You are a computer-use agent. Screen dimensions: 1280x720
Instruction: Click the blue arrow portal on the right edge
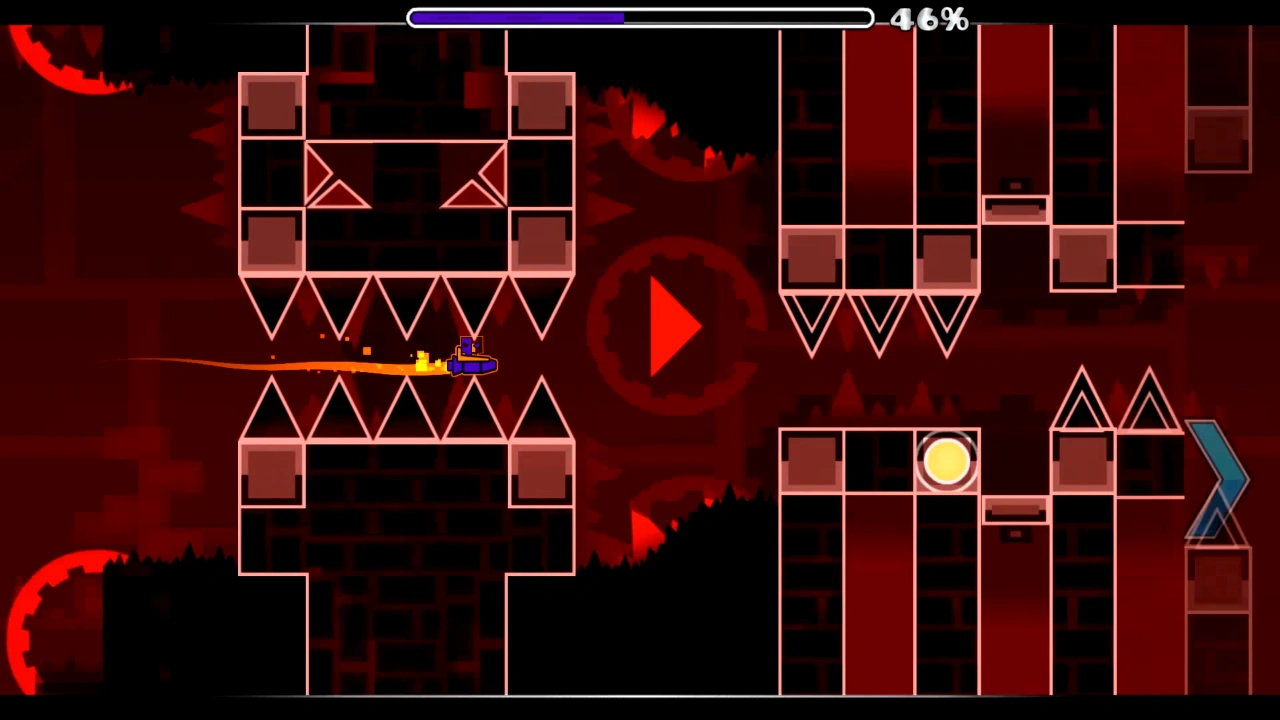click(1218, 480)
